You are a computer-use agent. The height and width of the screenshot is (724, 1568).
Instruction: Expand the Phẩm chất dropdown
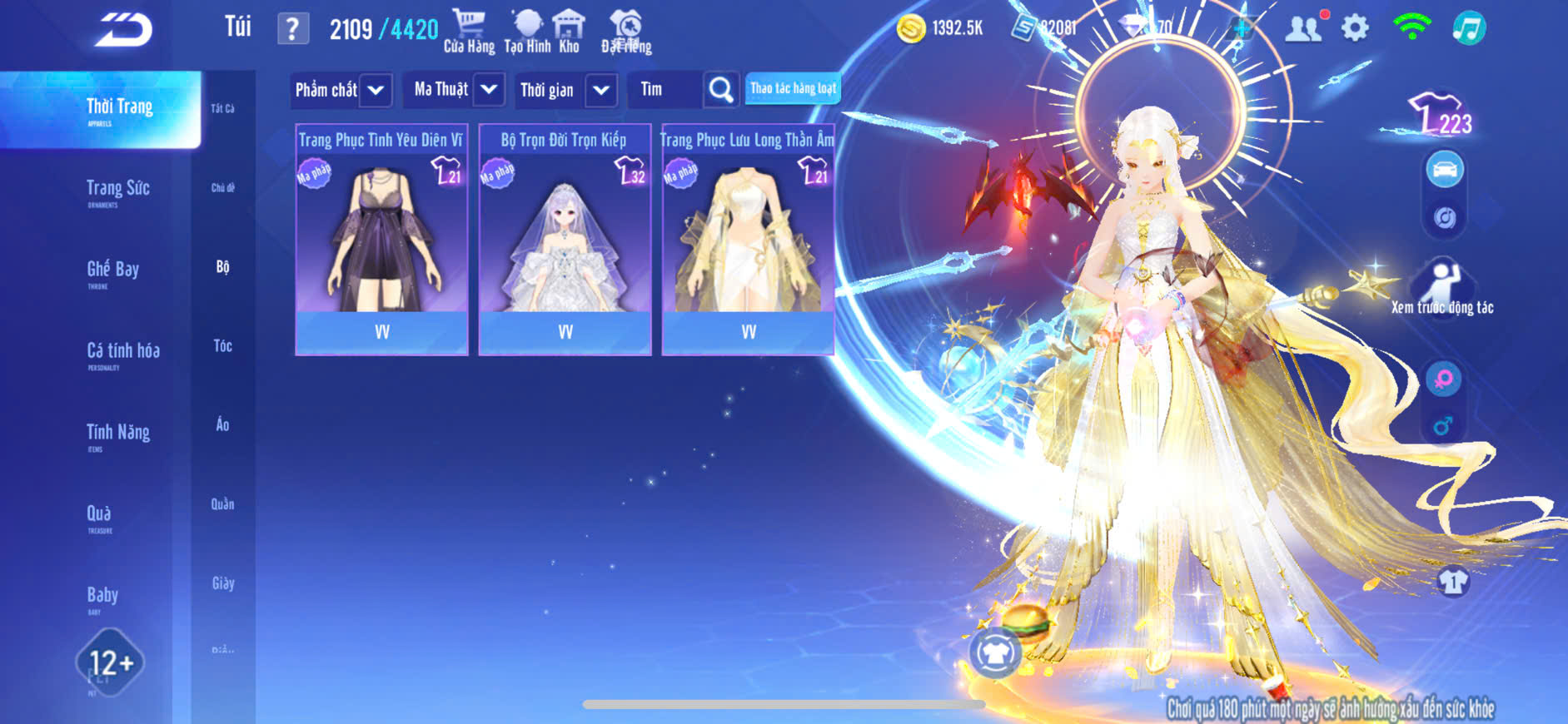pos(376,90)
